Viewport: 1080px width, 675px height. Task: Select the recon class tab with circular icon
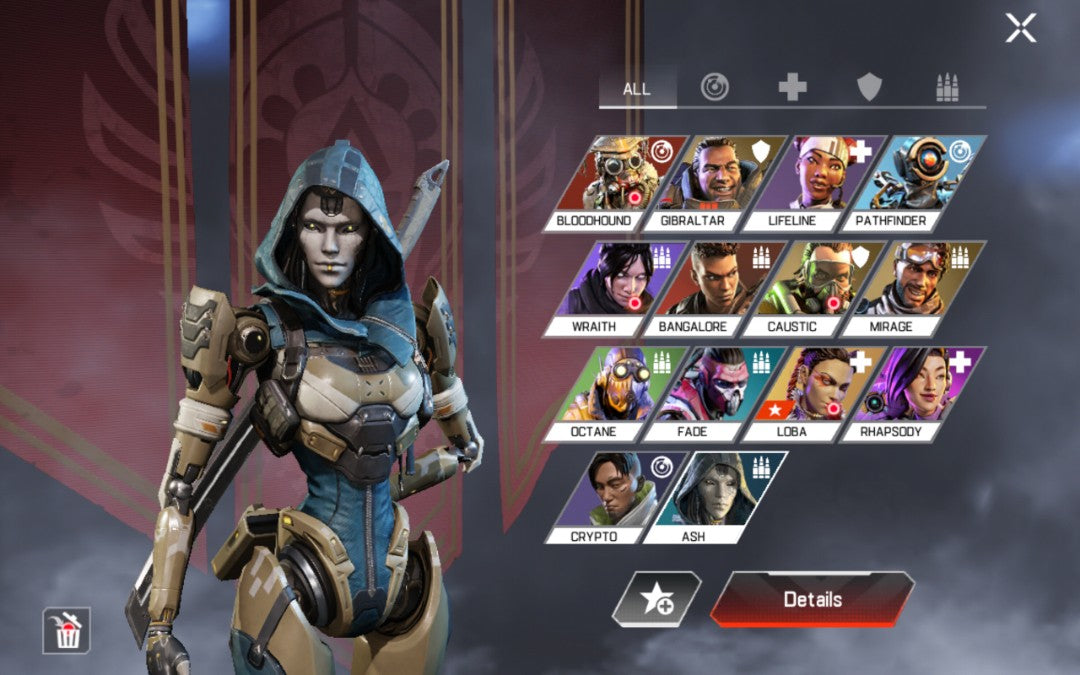click(x=714, y=88)
